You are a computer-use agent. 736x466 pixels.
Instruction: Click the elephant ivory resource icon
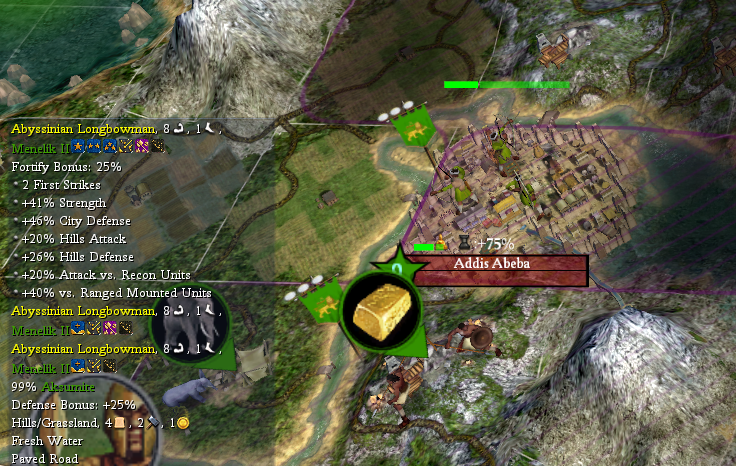pos(190,324)
